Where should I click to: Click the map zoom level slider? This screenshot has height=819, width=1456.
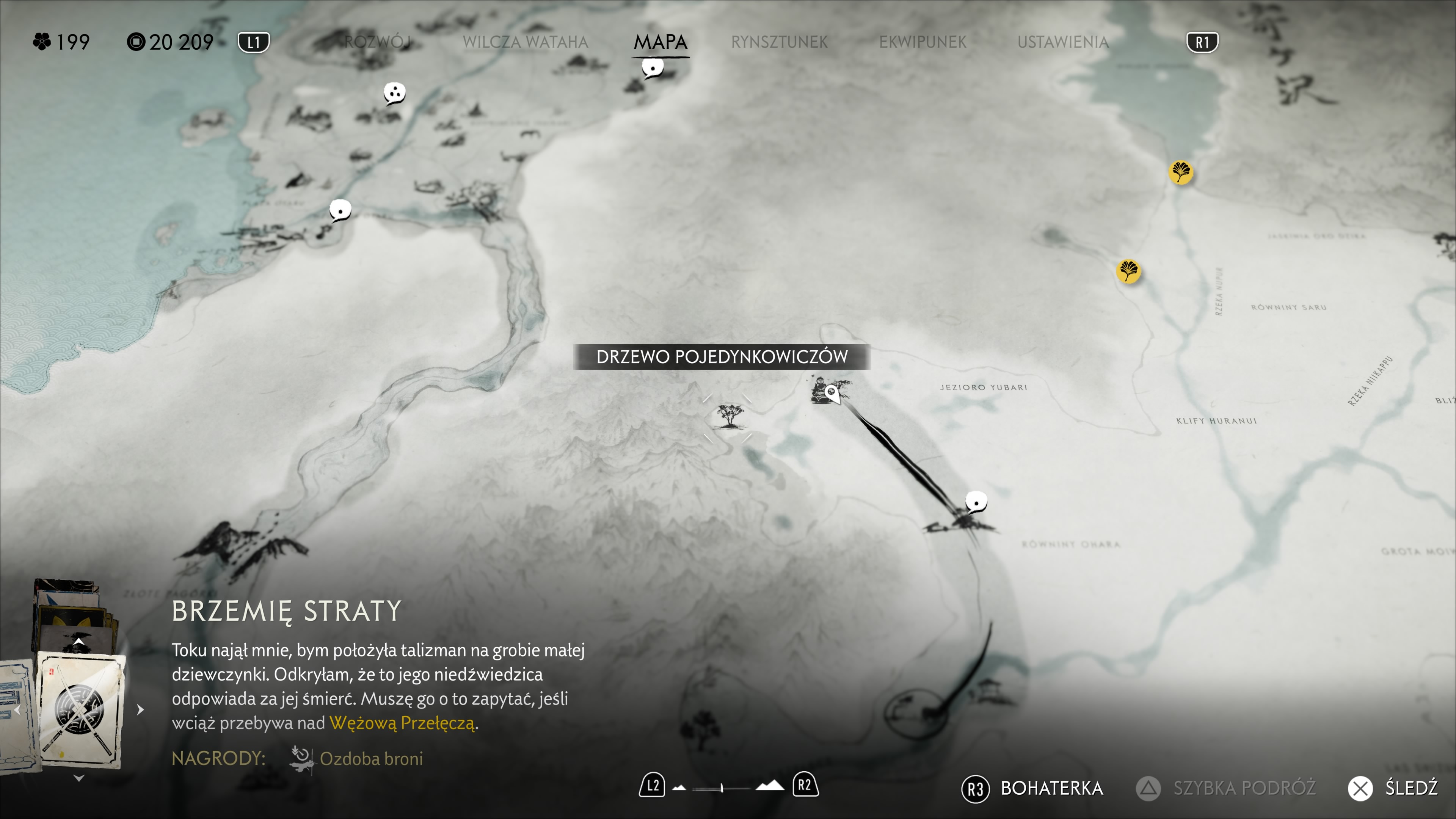pos(722,788)
